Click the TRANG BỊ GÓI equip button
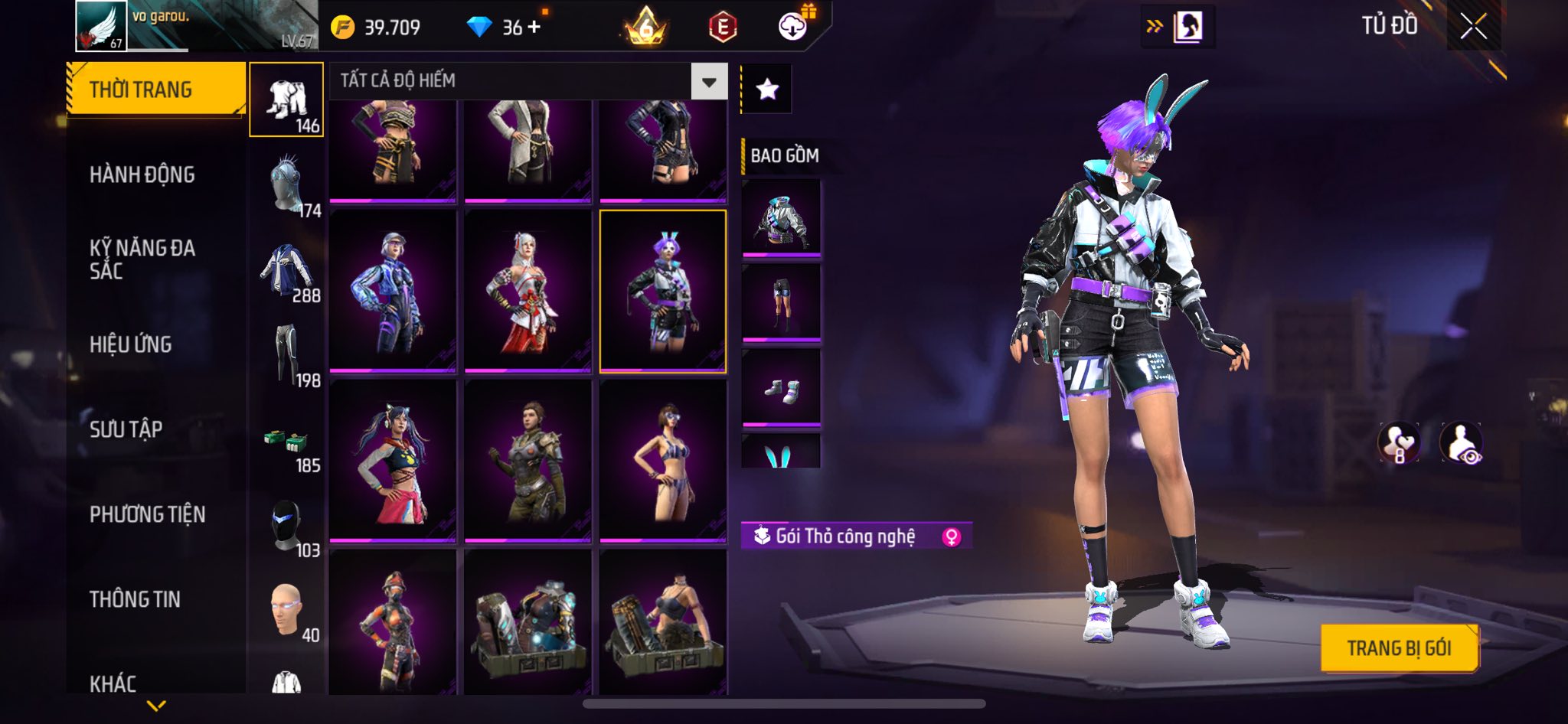Image resolution: width=1568 pixels, height=724 pixels. pyautogui.click(x=1399, y=648)
